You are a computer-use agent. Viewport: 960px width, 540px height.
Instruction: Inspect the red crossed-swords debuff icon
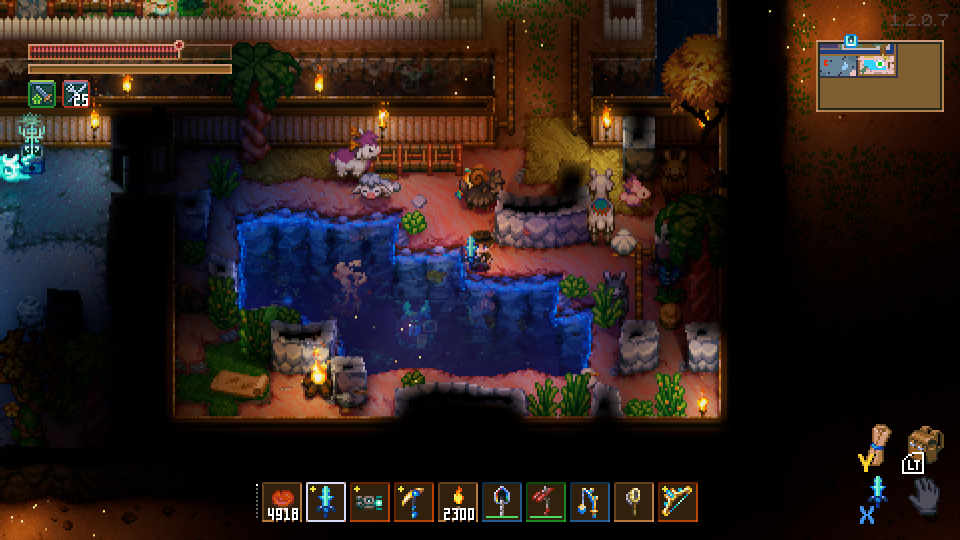[x=76, y=94]
